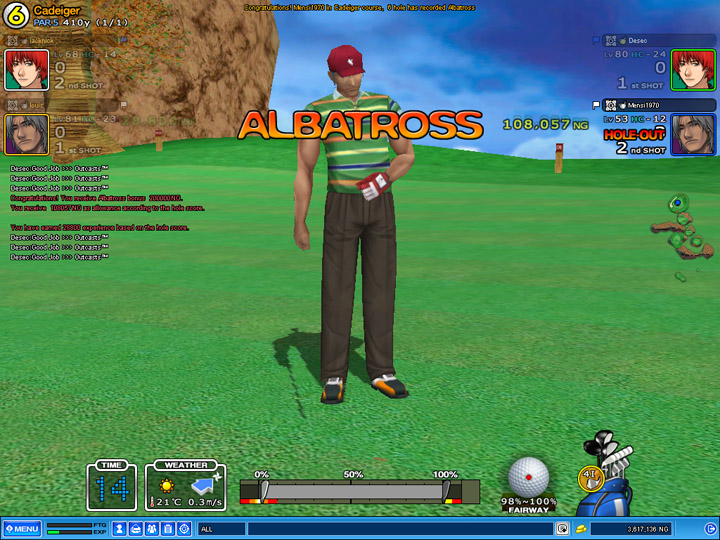Viewport: 720px width, 540px height.
Task: Click the chat message input field
Action: coord(400,528)
